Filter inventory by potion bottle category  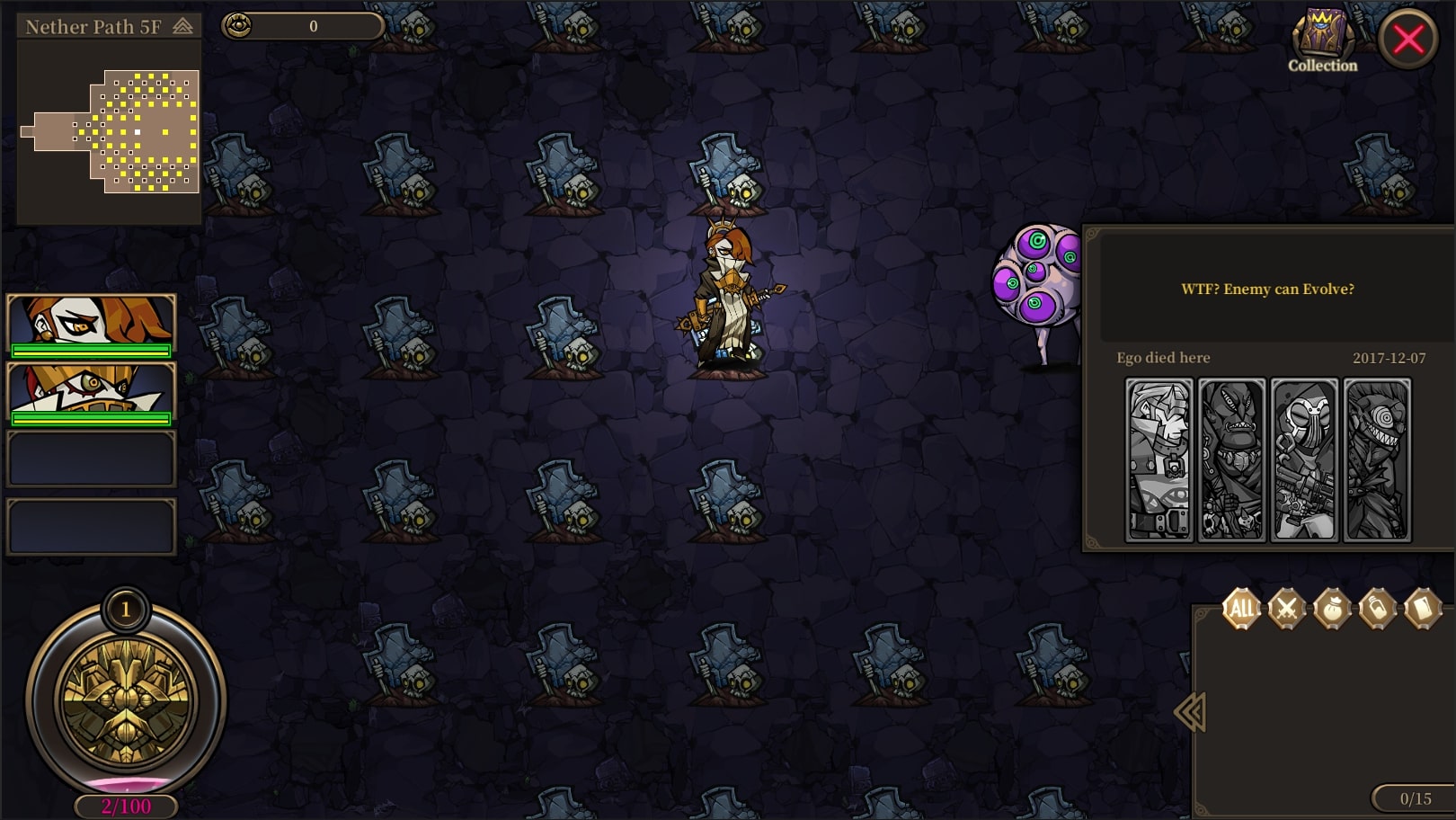(x=1377, y=609)
